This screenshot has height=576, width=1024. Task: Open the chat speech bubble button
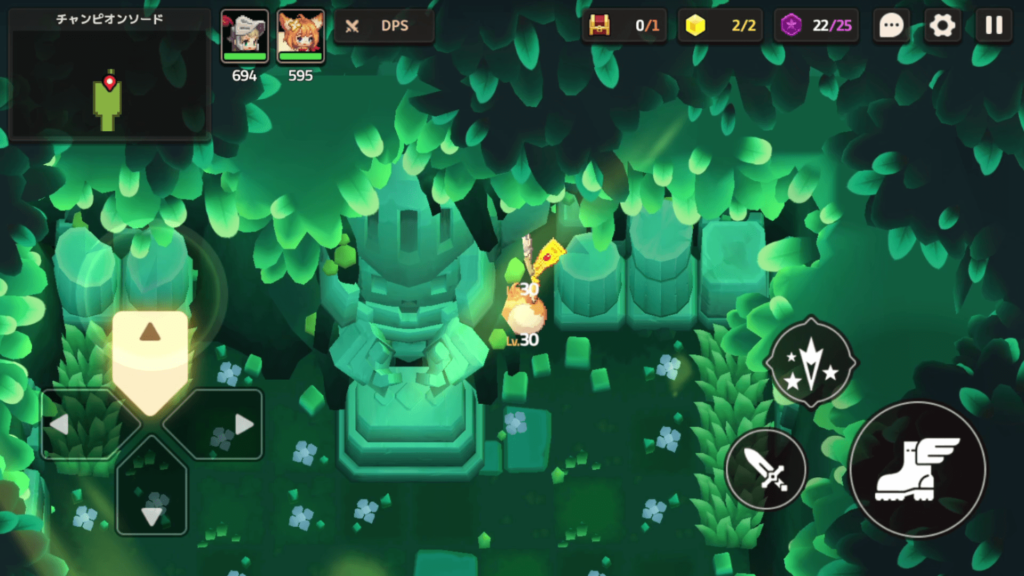(x=891, y=26)
